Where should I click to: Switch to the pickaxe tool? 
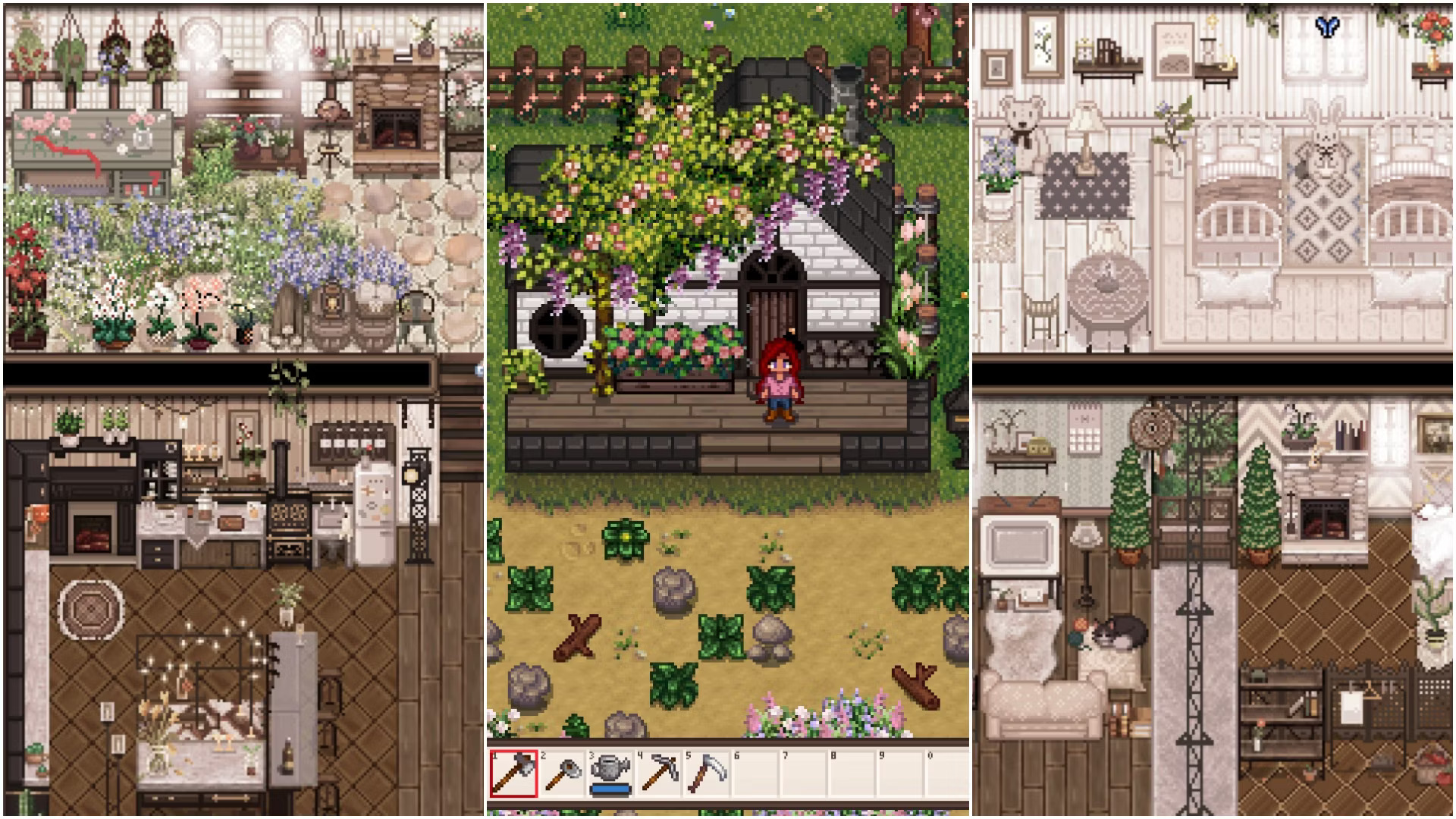pos(658,773)
